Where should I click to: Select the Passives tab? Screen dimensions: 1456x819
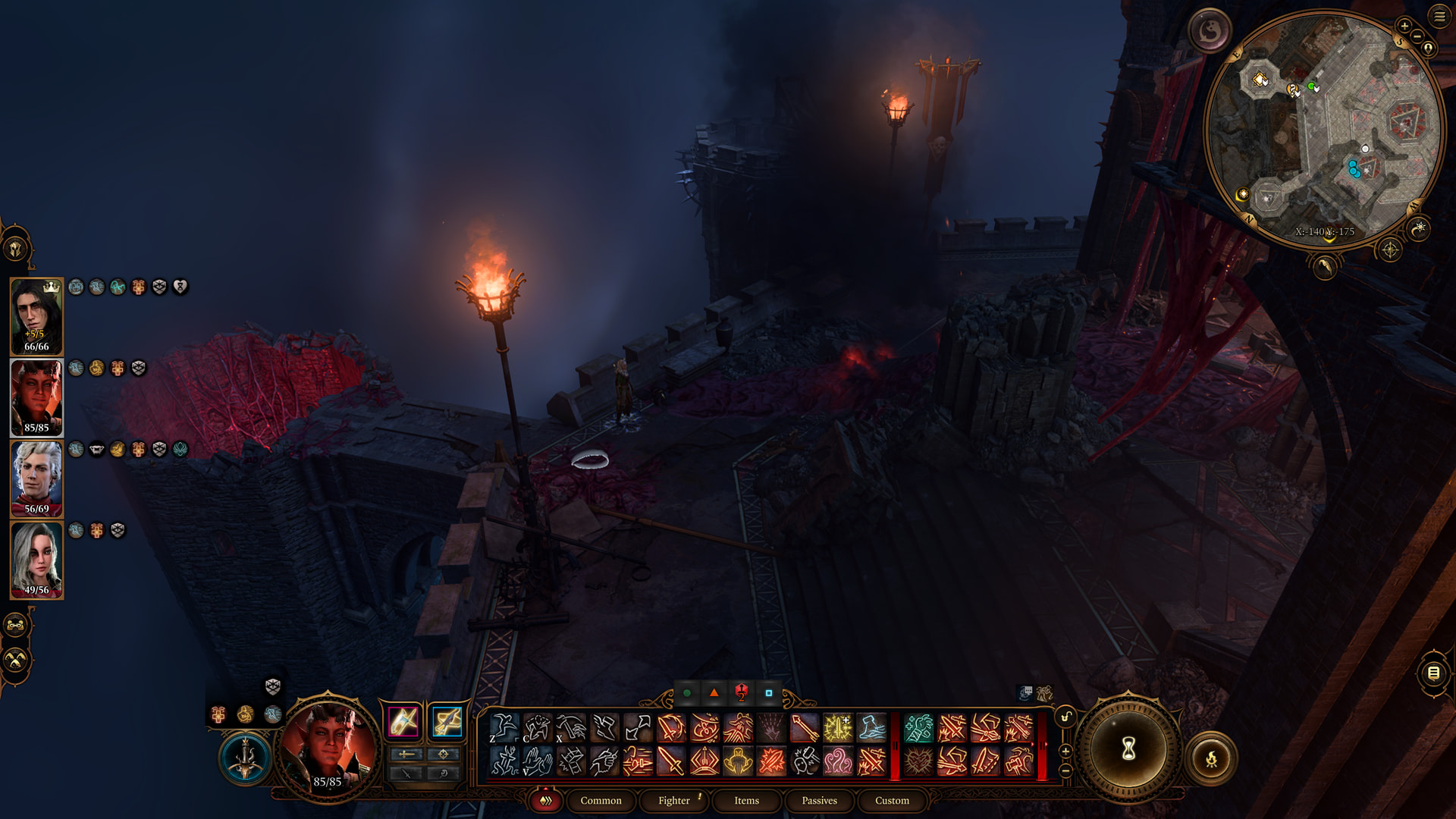819,800
